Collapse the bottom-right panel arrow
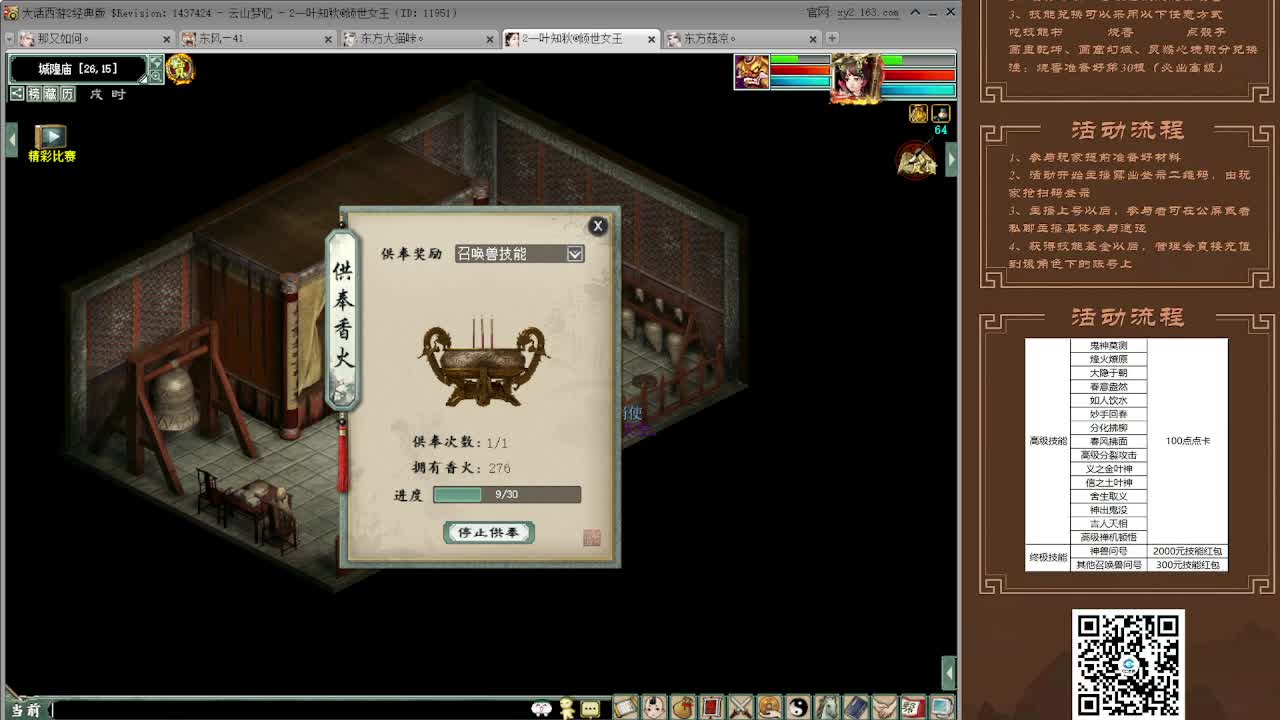The image size is (1280, 720). tap(948, 673)
